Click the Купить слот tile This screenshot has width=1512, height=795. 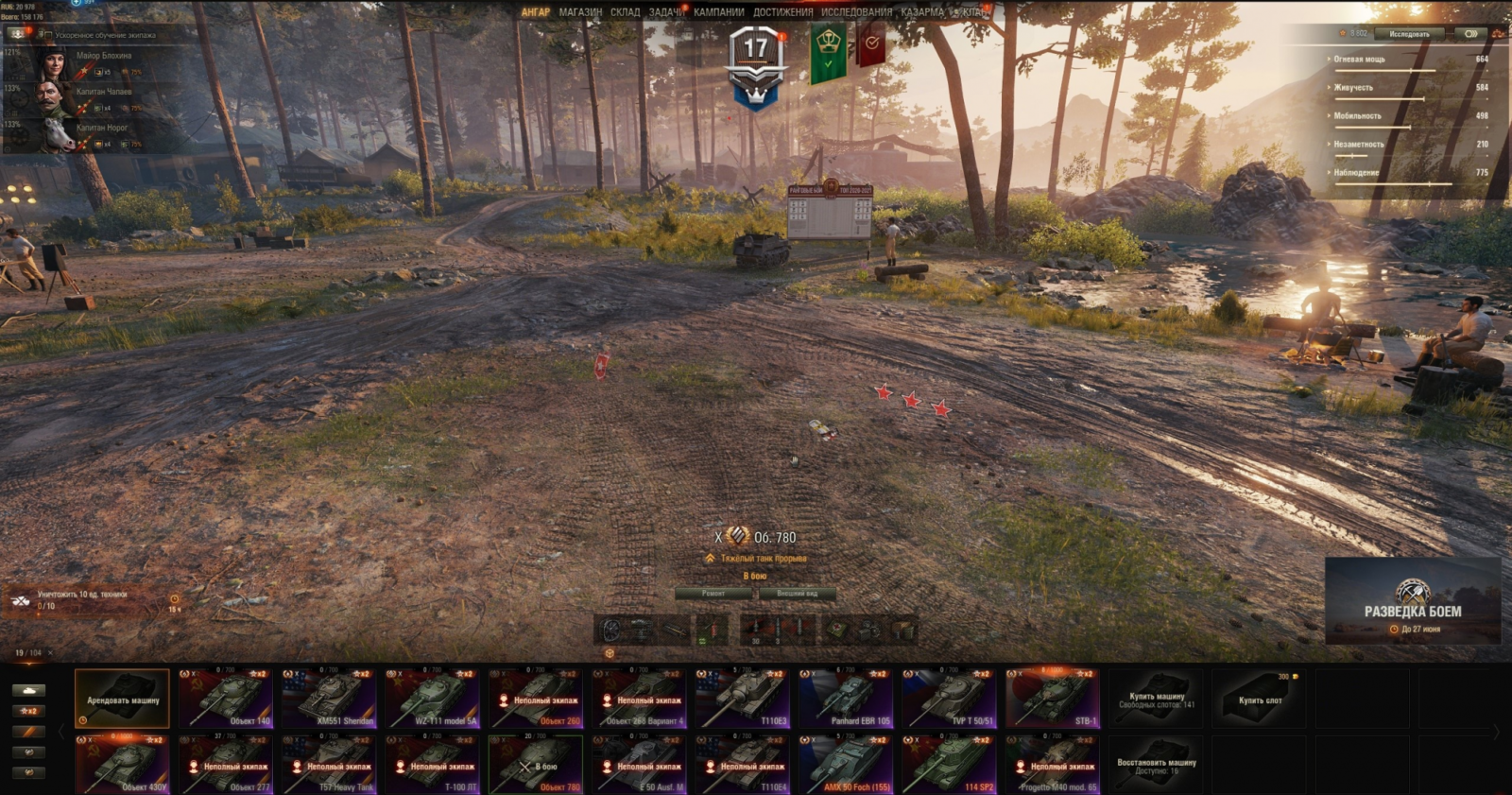click(1260, 700)
